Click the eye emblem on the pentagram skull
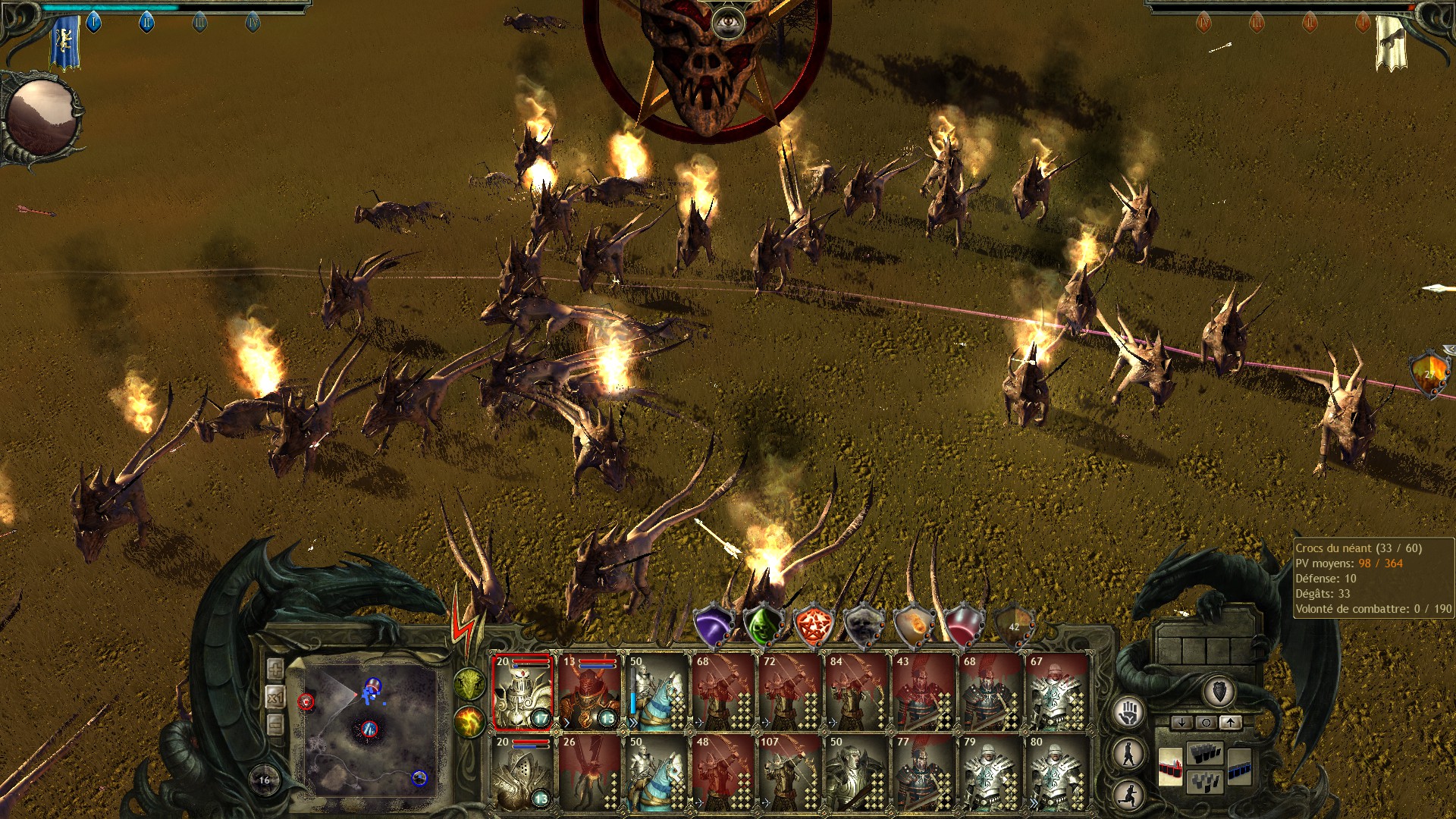 point(728,21)
